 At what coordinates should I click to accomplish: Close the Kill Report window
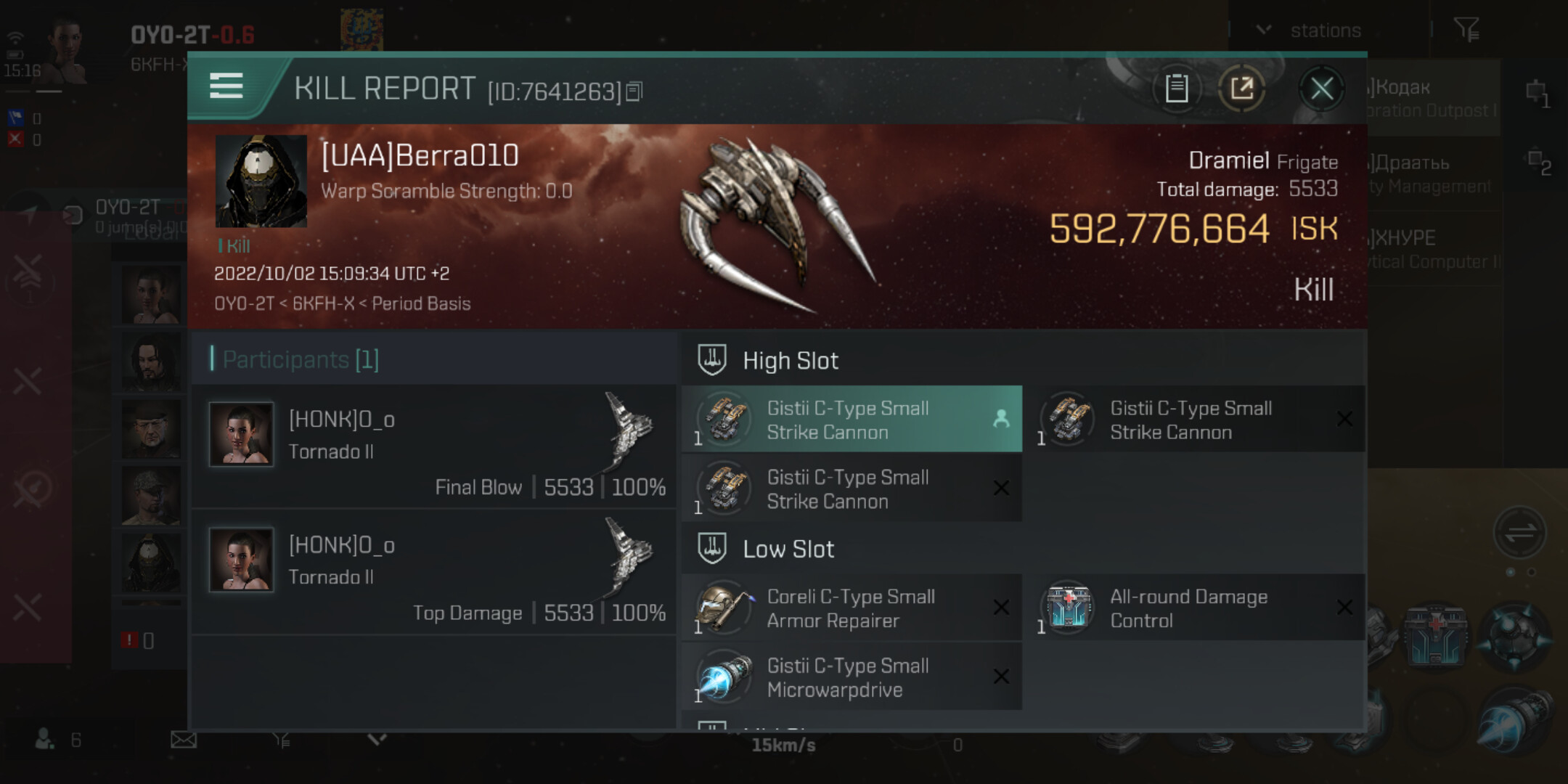coord(1321,89)
